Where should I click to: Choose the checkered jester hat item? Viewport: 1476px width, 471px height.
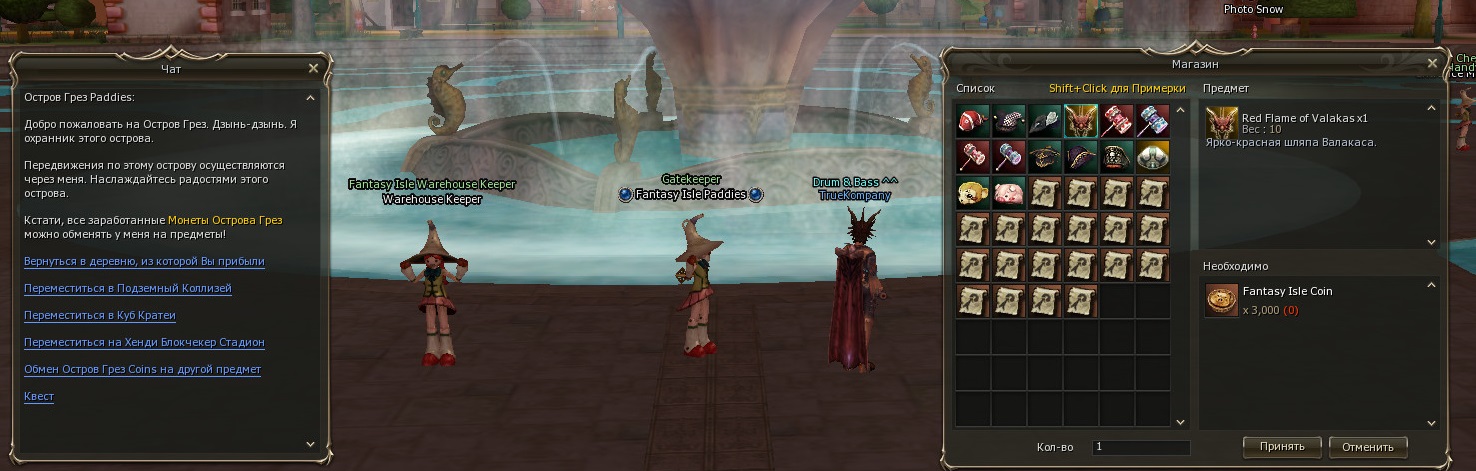pos(1009,121)
